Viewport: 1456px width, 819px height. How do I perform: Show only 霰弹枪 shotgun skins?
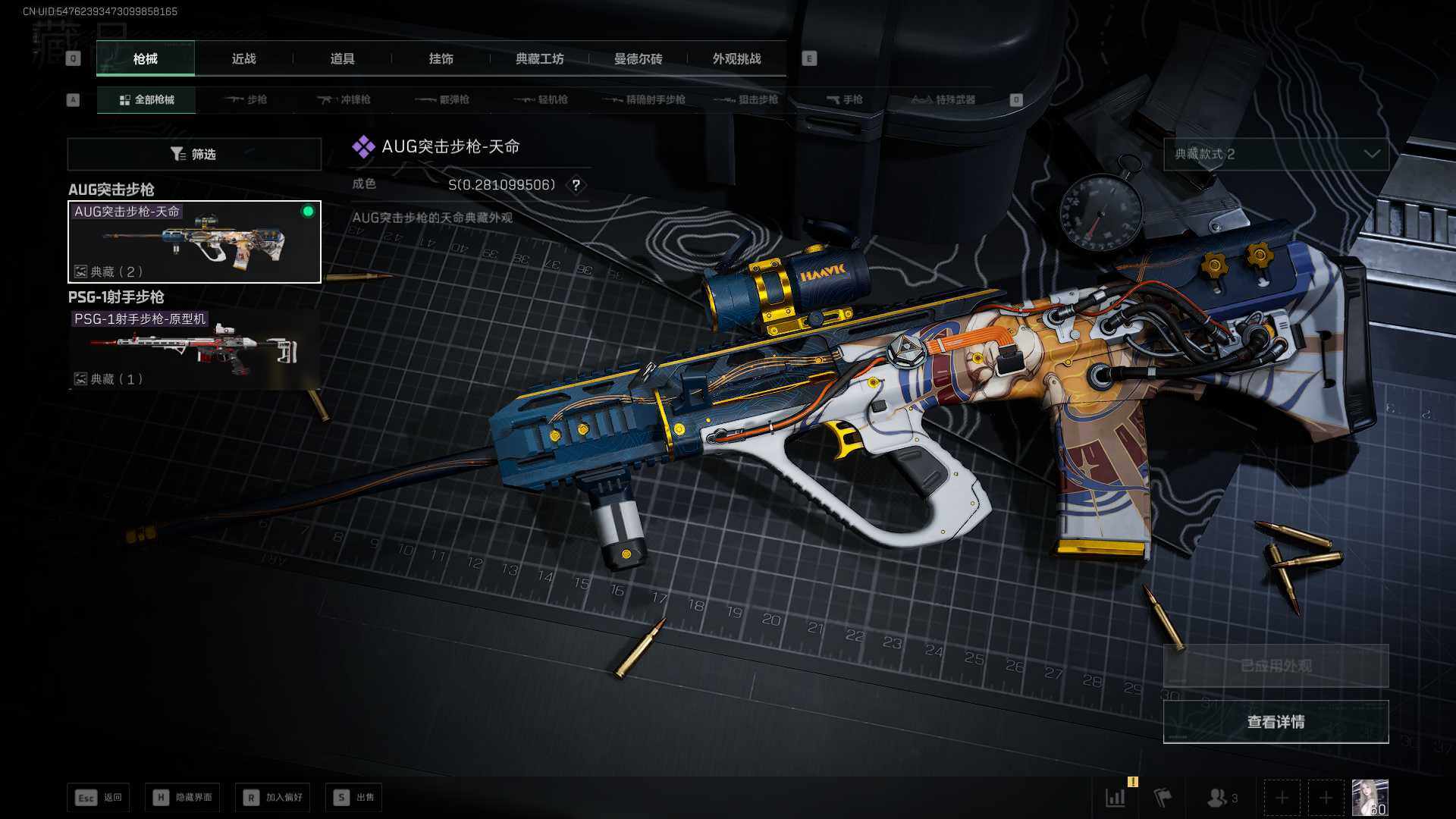(x=443, y=99)
